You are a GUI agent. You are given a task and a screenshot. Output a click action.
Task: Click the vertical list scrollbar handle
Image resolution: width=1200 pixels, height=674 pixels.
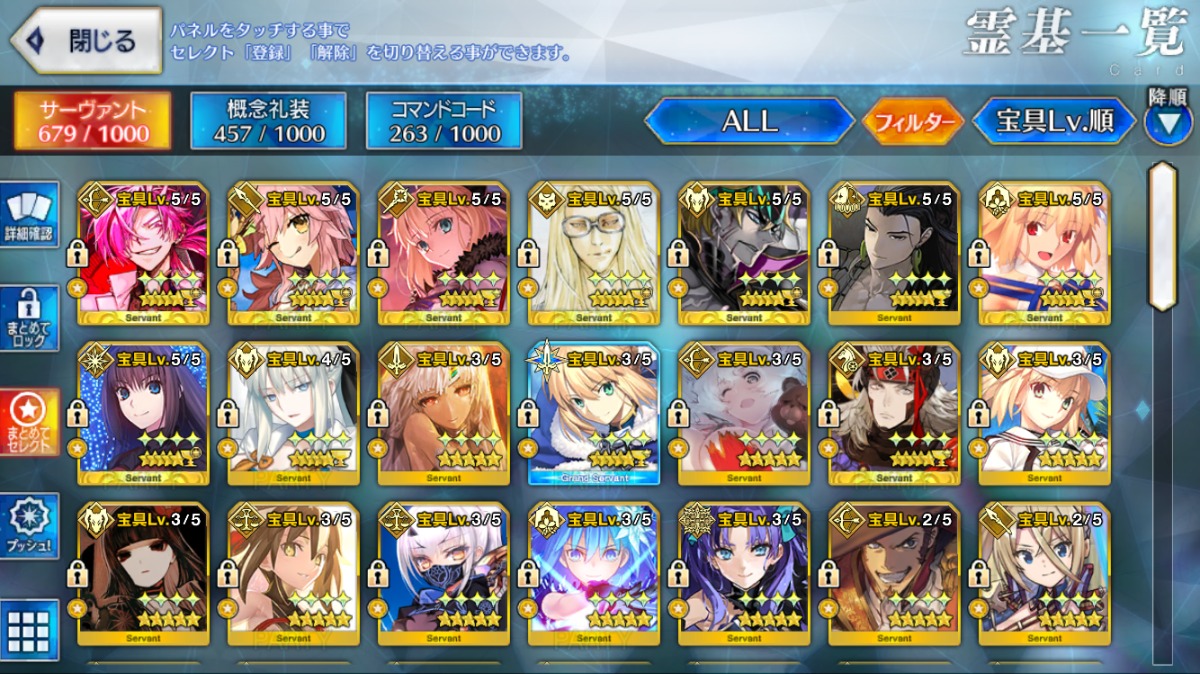[1162, 236]
